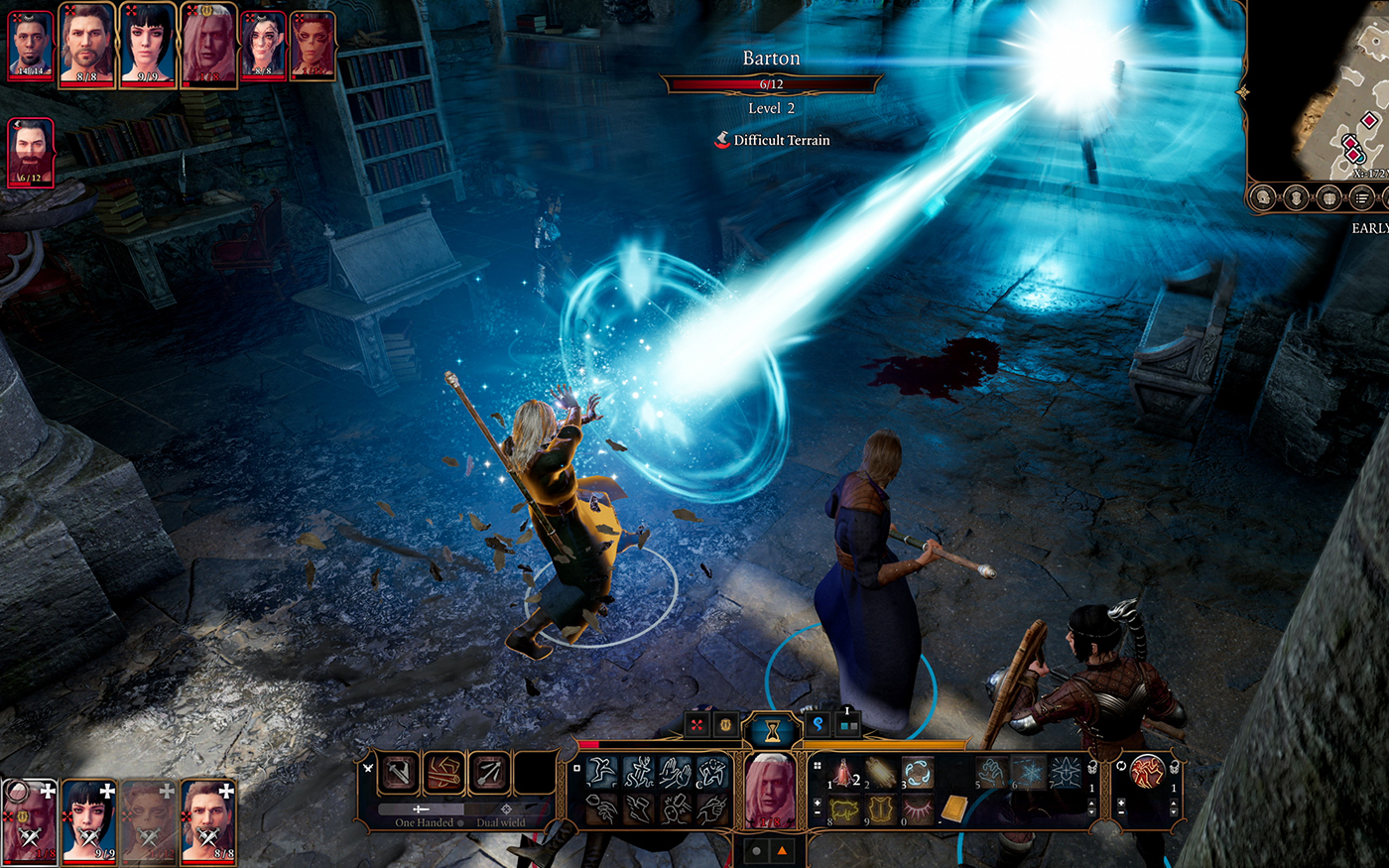Screen dimensions: 1389x868
Task: Select the ranged bow weapon slot
Action: (x=489, y=773)
